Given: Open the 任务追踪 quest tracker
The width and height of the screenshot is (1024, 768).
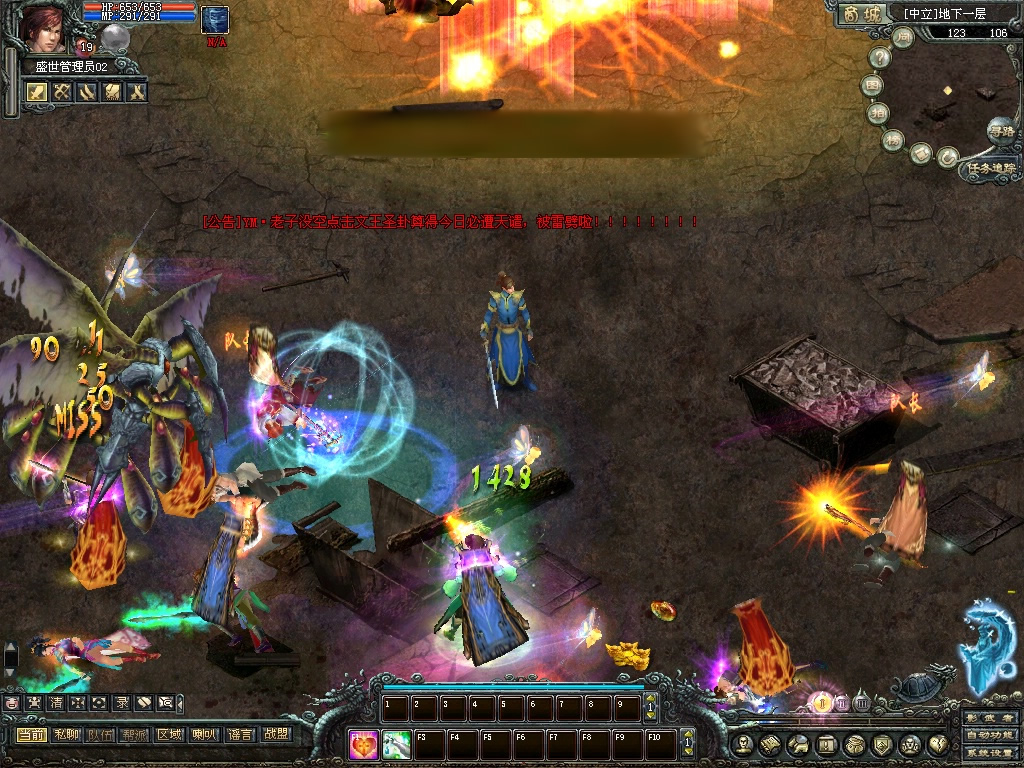Looking at the screenshot, I should (990, 169).
